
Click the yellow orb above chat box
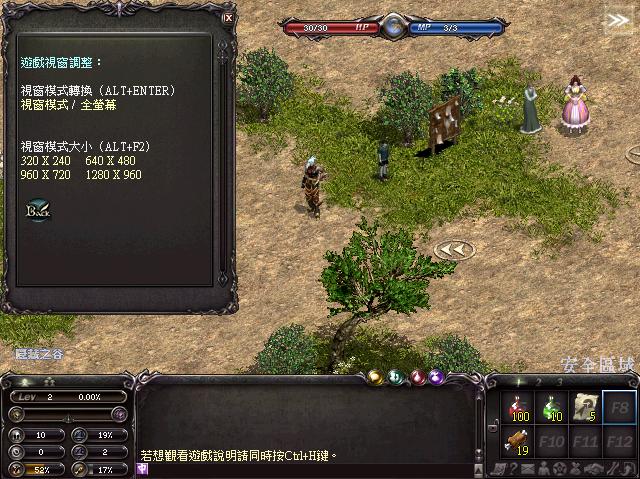pyautogui.click(x=374, y=377)
